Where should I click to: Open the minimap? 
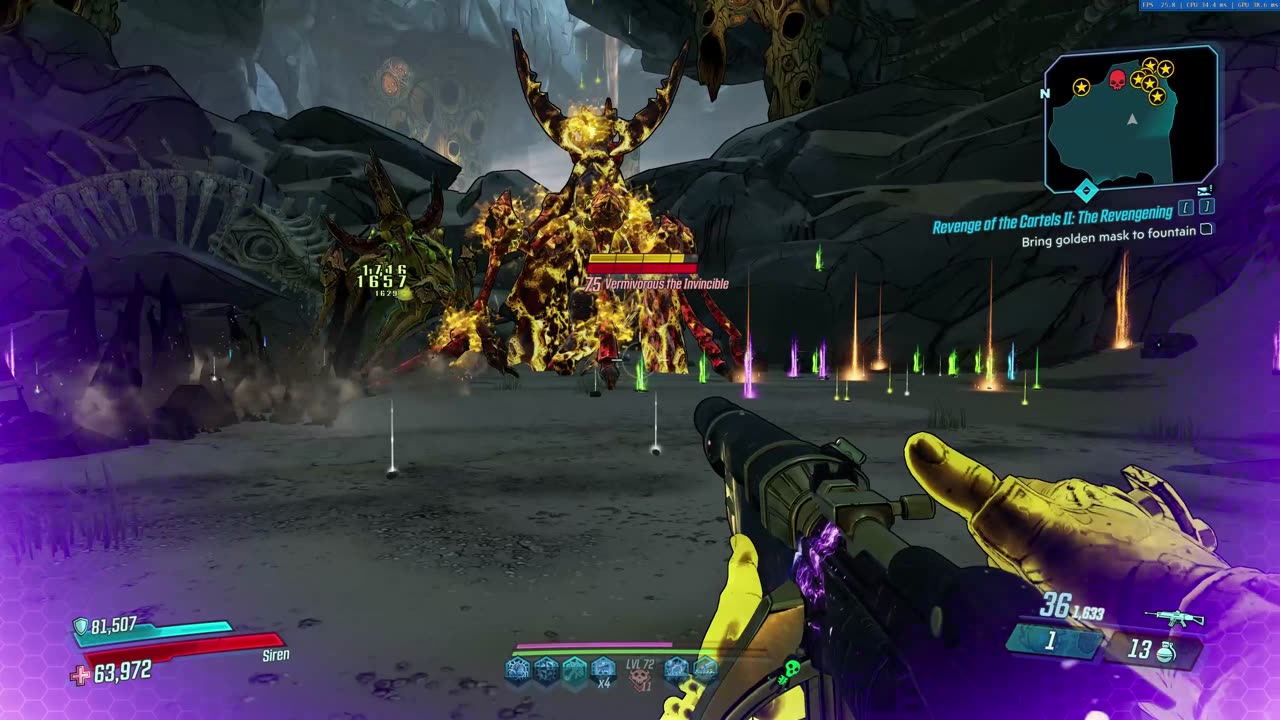point(1131,119)
